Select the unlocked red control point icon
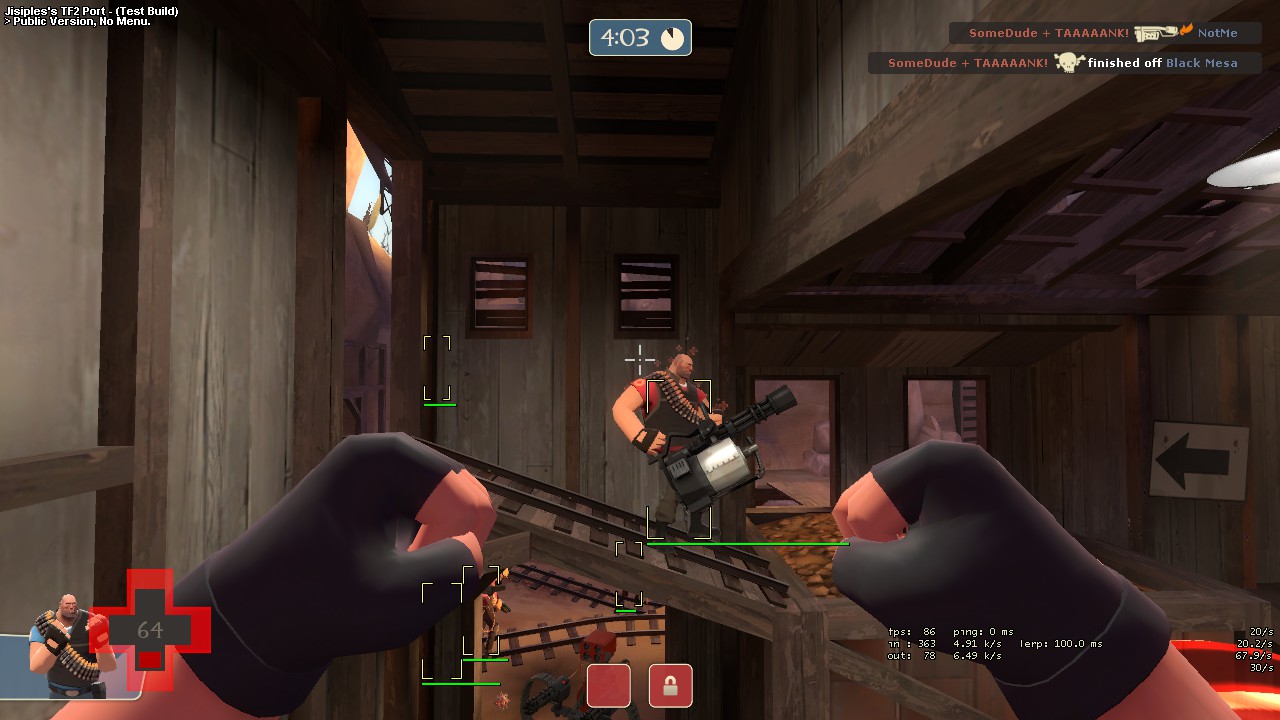 608,686
